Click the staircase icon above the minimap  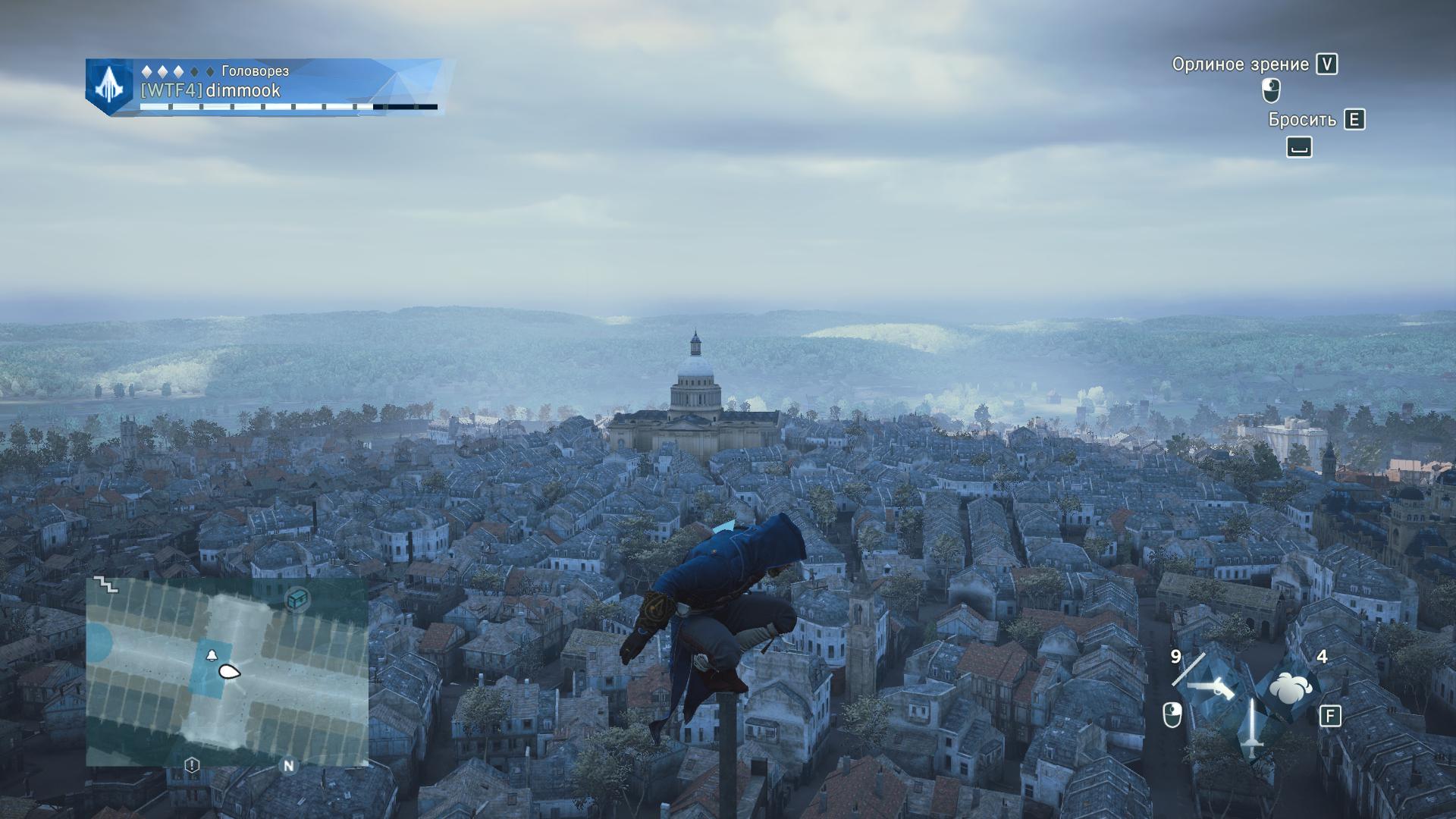105,585
